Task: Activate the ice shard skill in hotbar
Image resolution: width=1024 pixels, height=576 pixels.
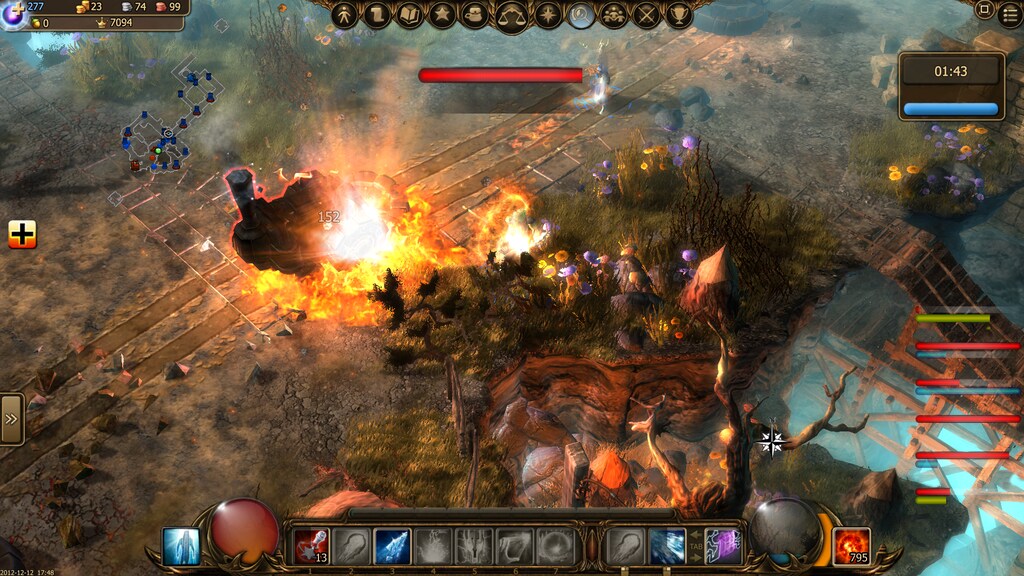Action: [x=392, y=546]
